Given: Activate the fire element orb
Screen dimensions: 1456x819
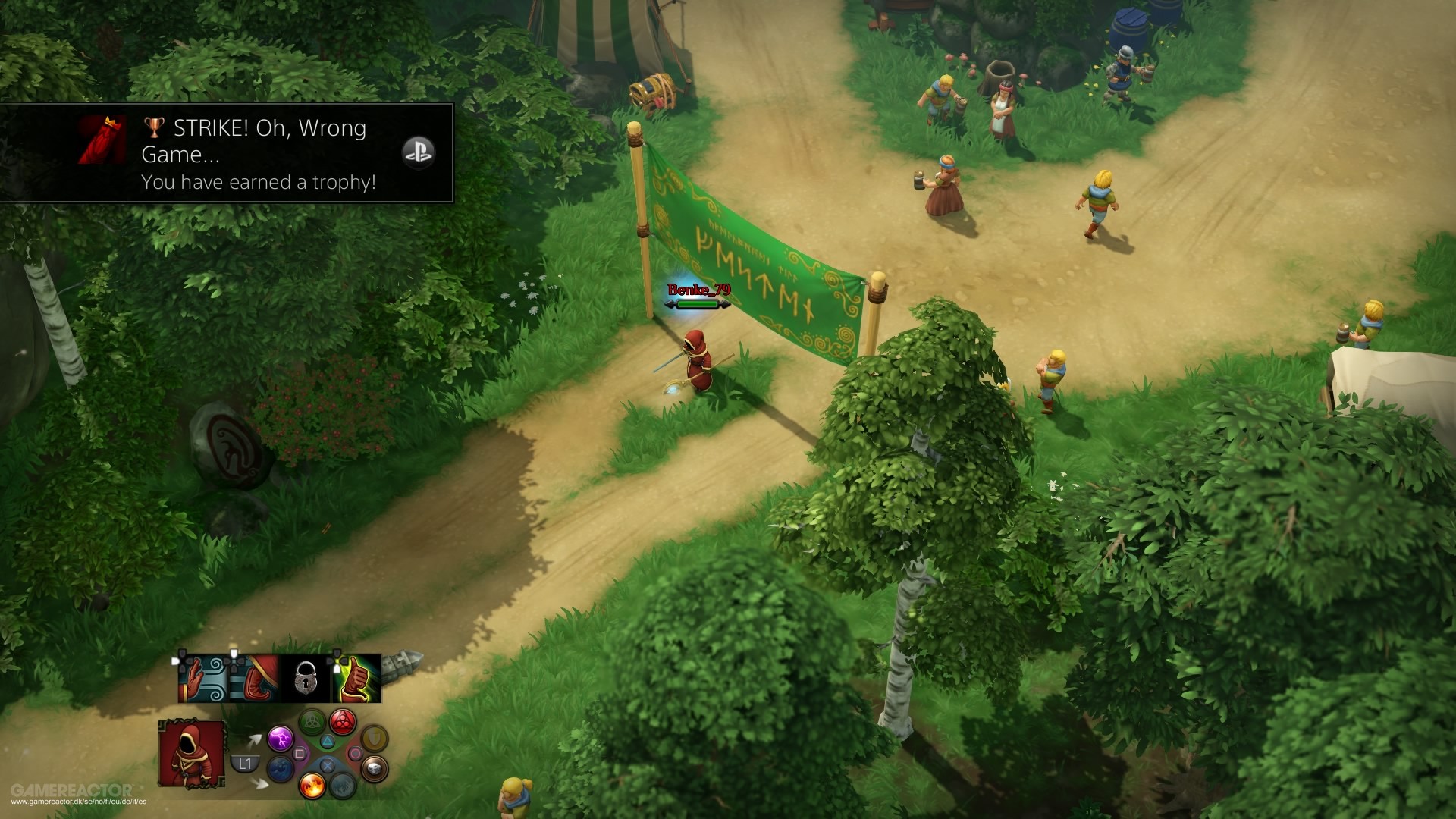Looking at the screenshot, I should tap(312, 784).
